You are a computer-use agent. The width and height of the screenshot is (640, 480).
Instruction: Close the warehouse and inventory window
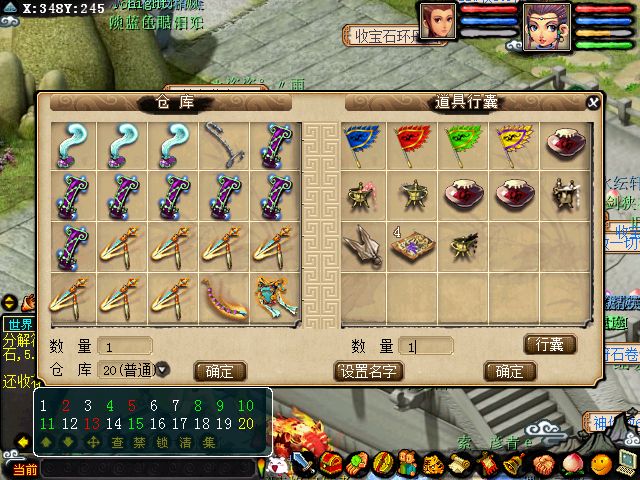click(x=593, y=102)
